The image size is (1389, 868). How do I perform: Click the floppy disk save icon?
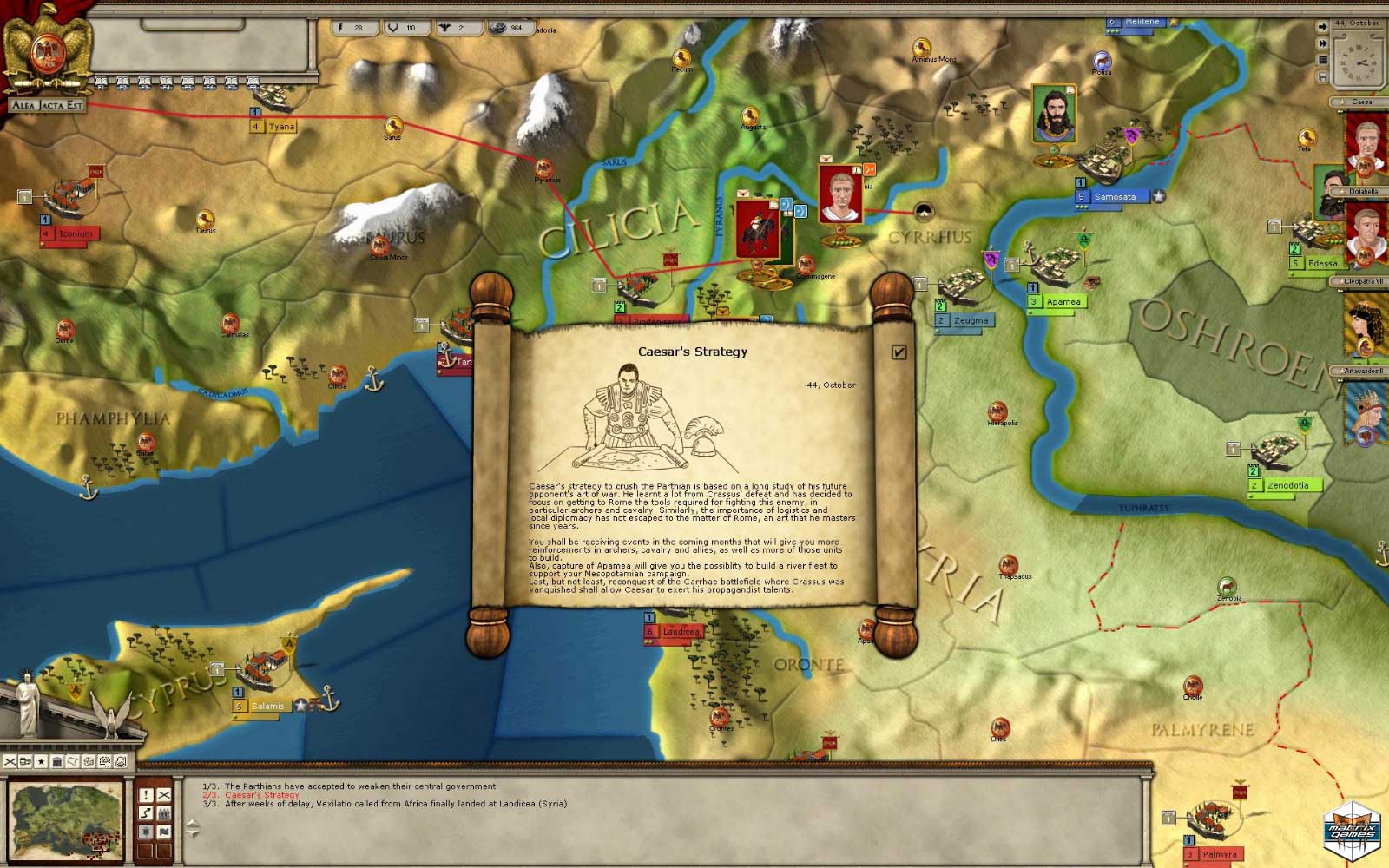(1322, 76)
